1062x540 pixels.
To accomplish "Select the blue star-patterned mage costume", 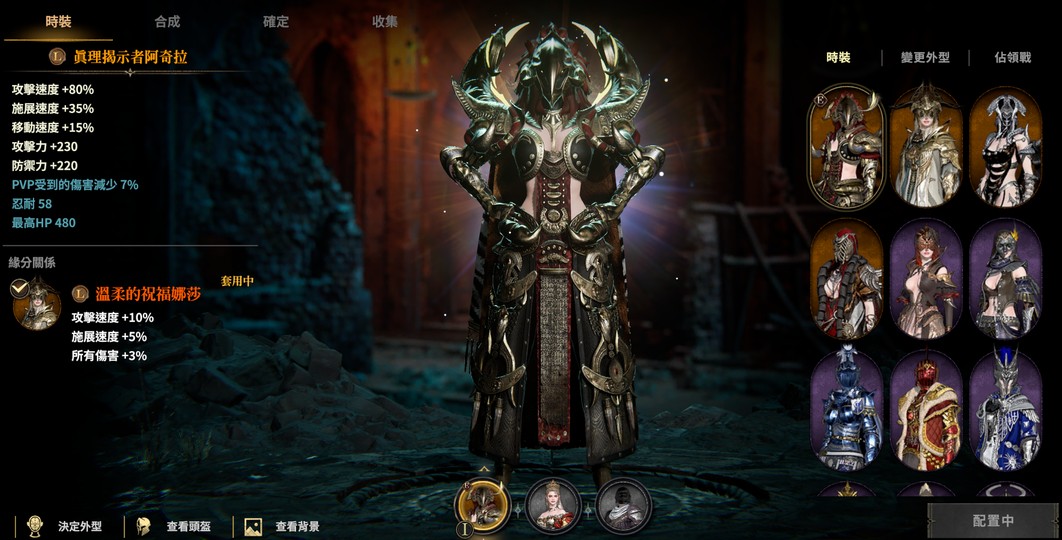I will [1005, 410].
